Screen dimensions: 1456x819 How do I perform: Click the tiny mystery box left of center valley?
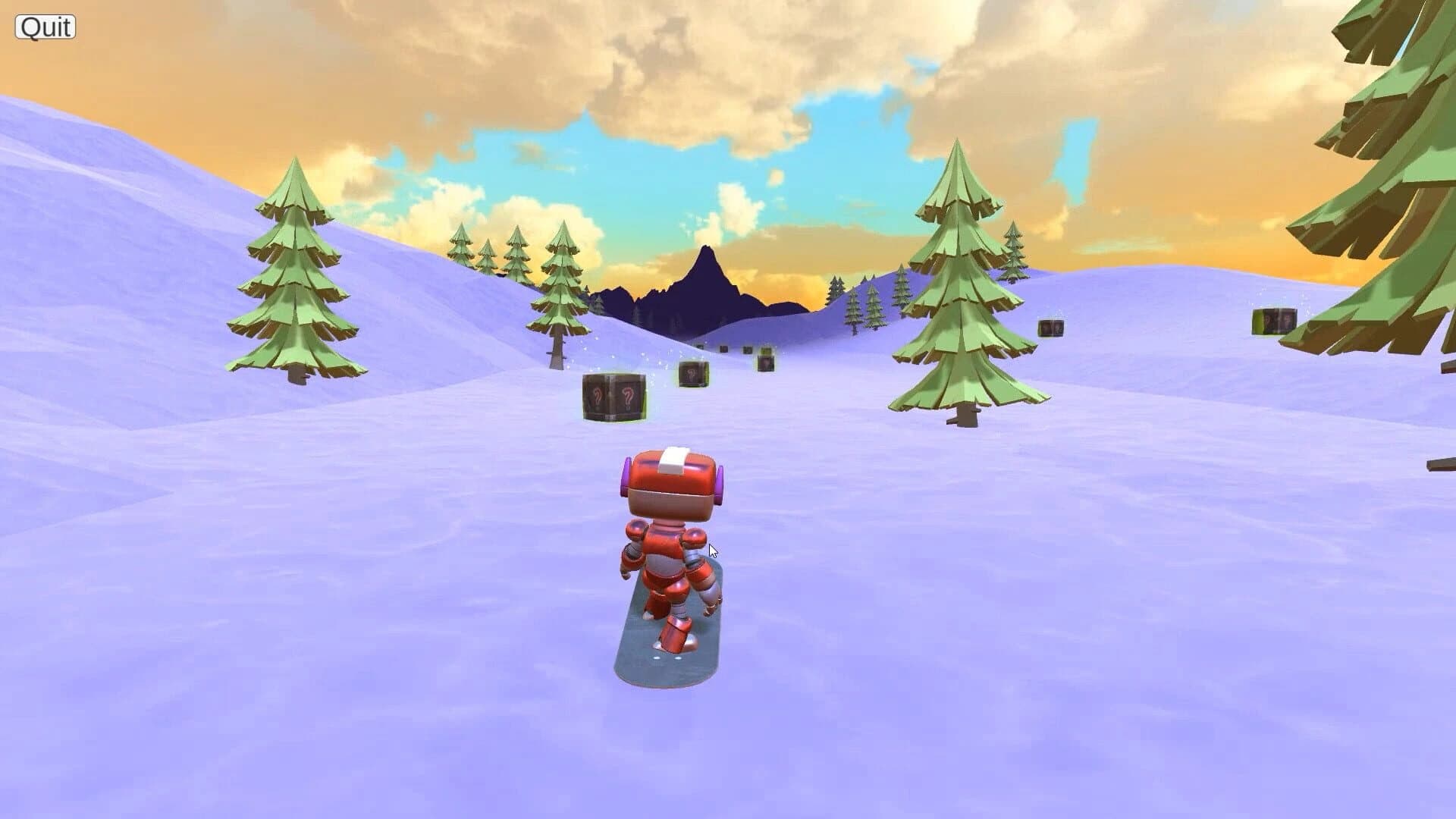(700, 346)
